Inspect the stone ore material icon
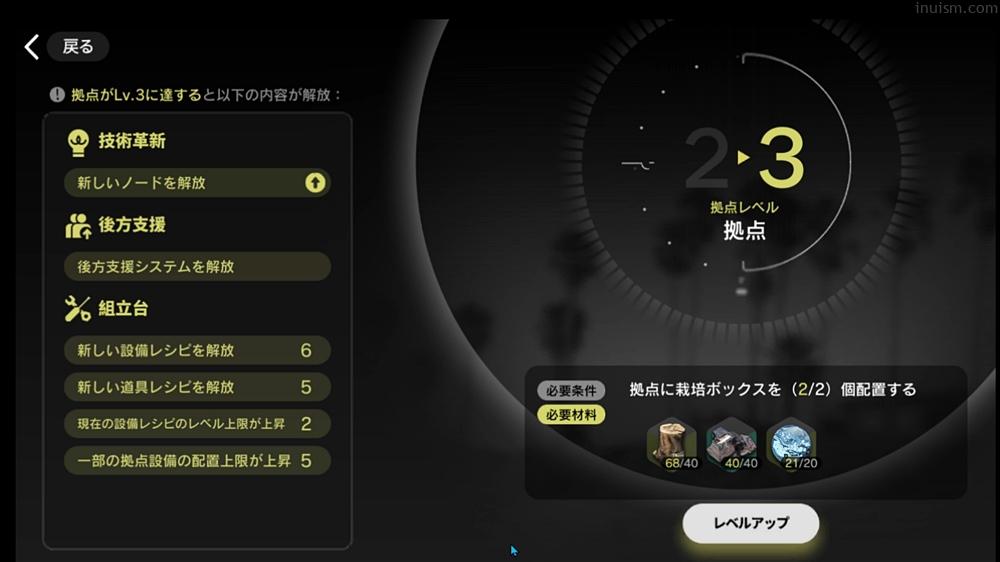Viewport: 1000px width, 562px height. [x=731, y=443]
